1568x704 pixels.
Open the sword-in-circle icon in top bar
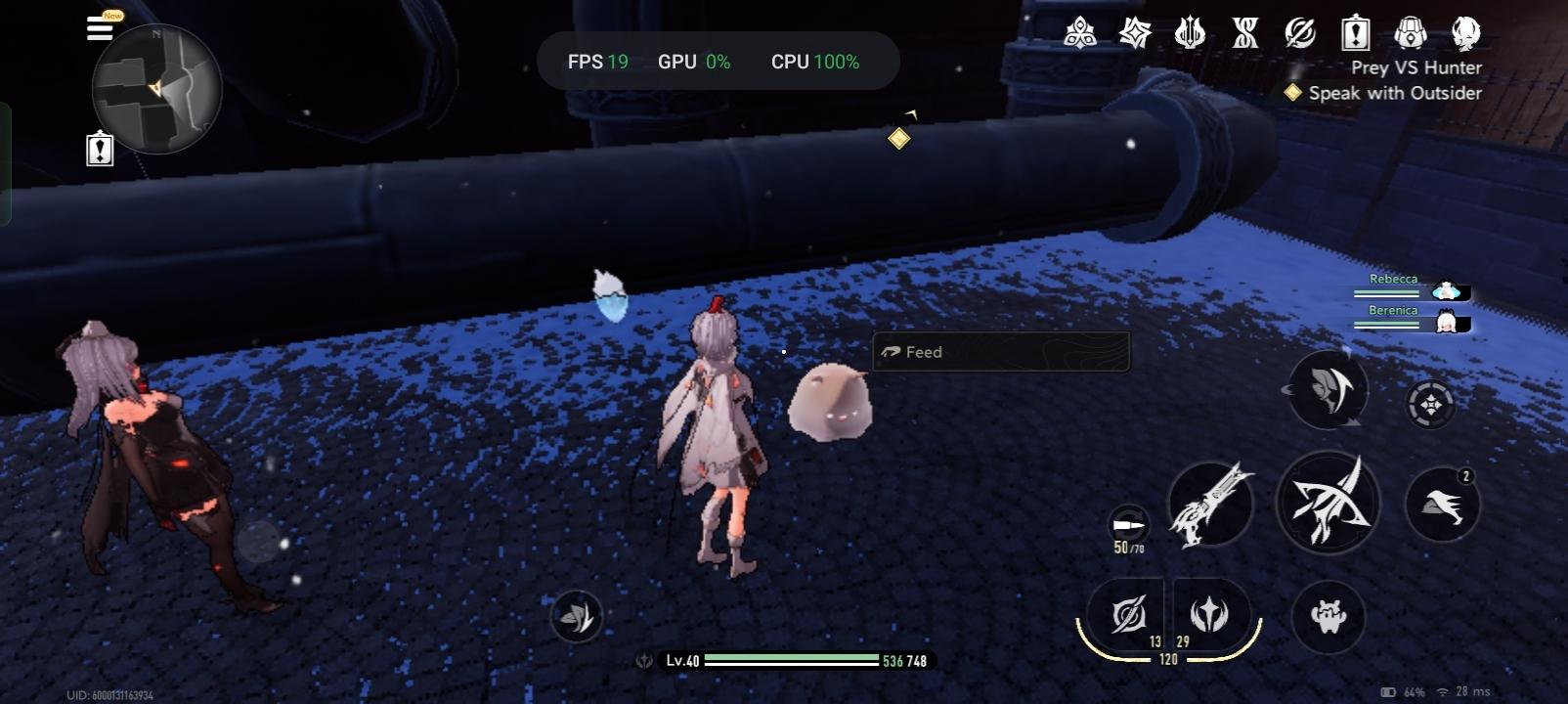click(1300, 34)
